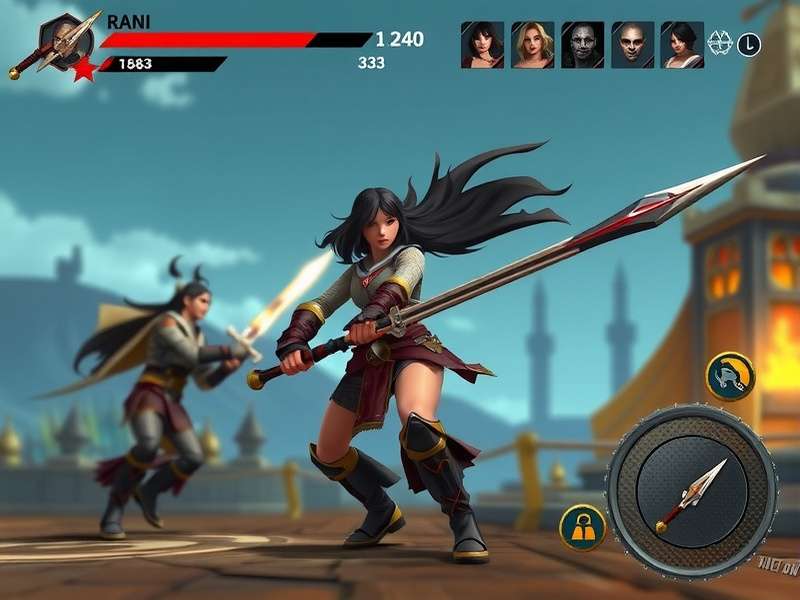Select the dark-haired woman with bangs portrait

click(x=482, y=45)
